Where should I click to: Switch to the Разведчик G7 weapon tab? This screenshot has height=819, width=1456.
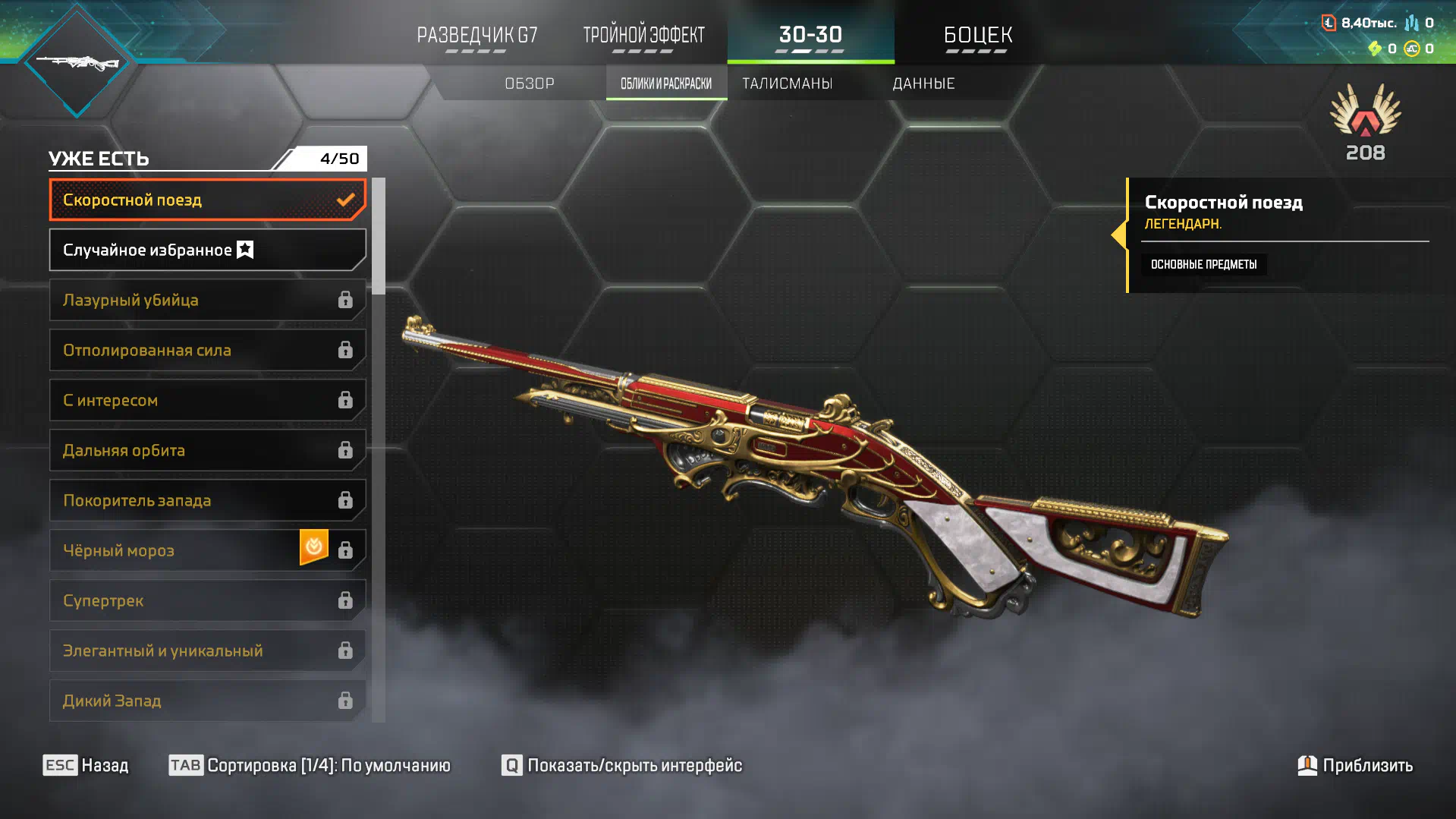tap(476, 35)
